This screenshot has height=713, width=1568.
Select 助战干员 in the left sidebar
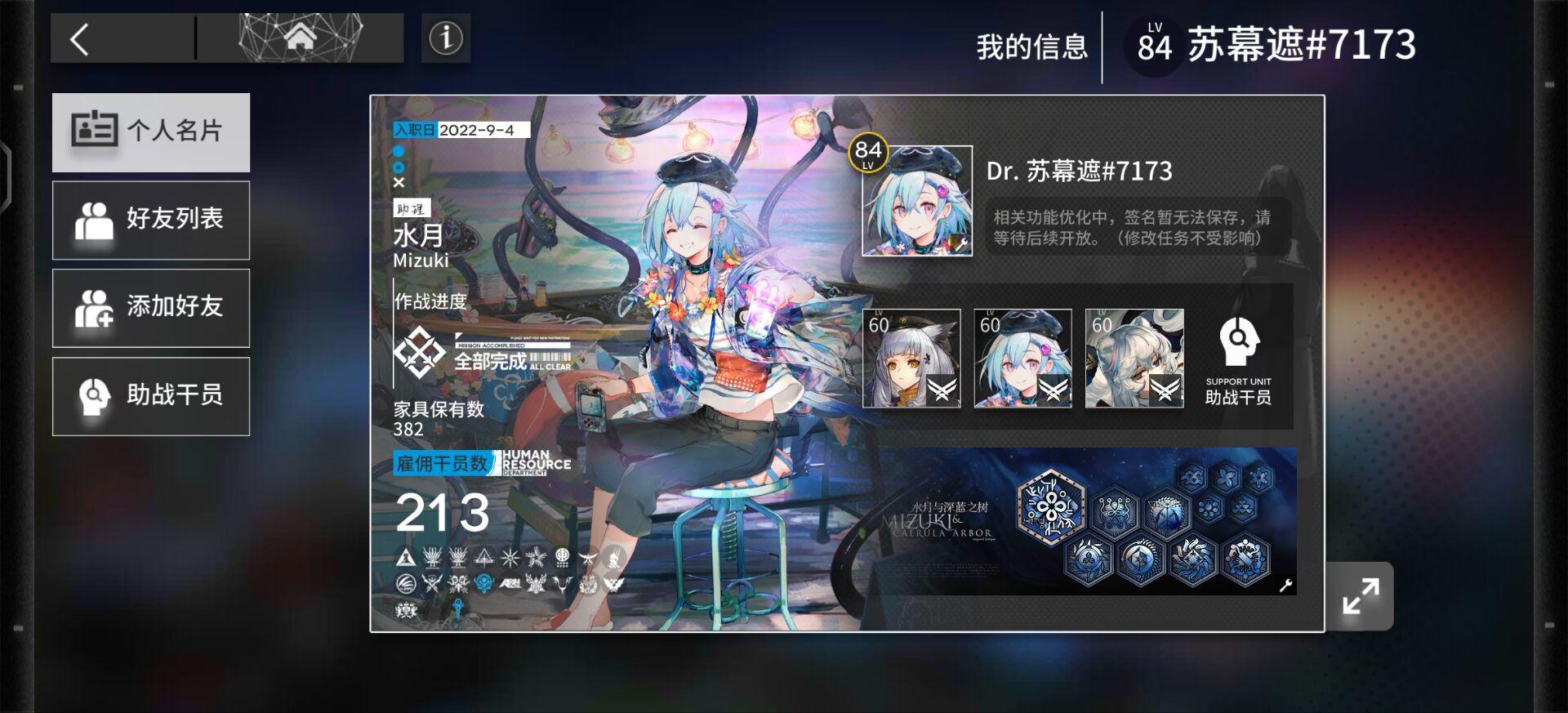tap(150, 395)
